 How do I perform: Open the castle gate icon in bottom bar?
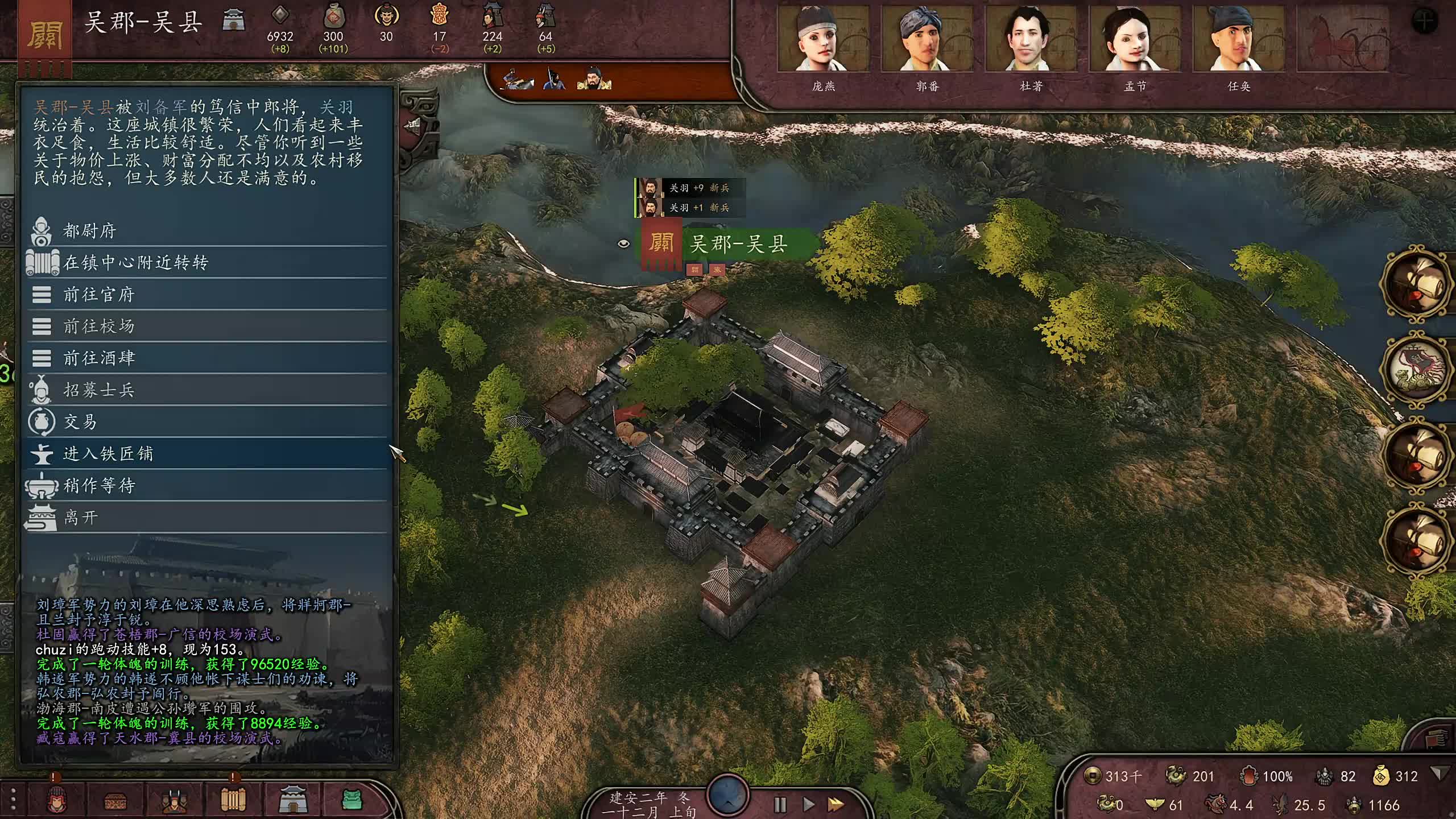pyautogui.click(x=293, y=800)
